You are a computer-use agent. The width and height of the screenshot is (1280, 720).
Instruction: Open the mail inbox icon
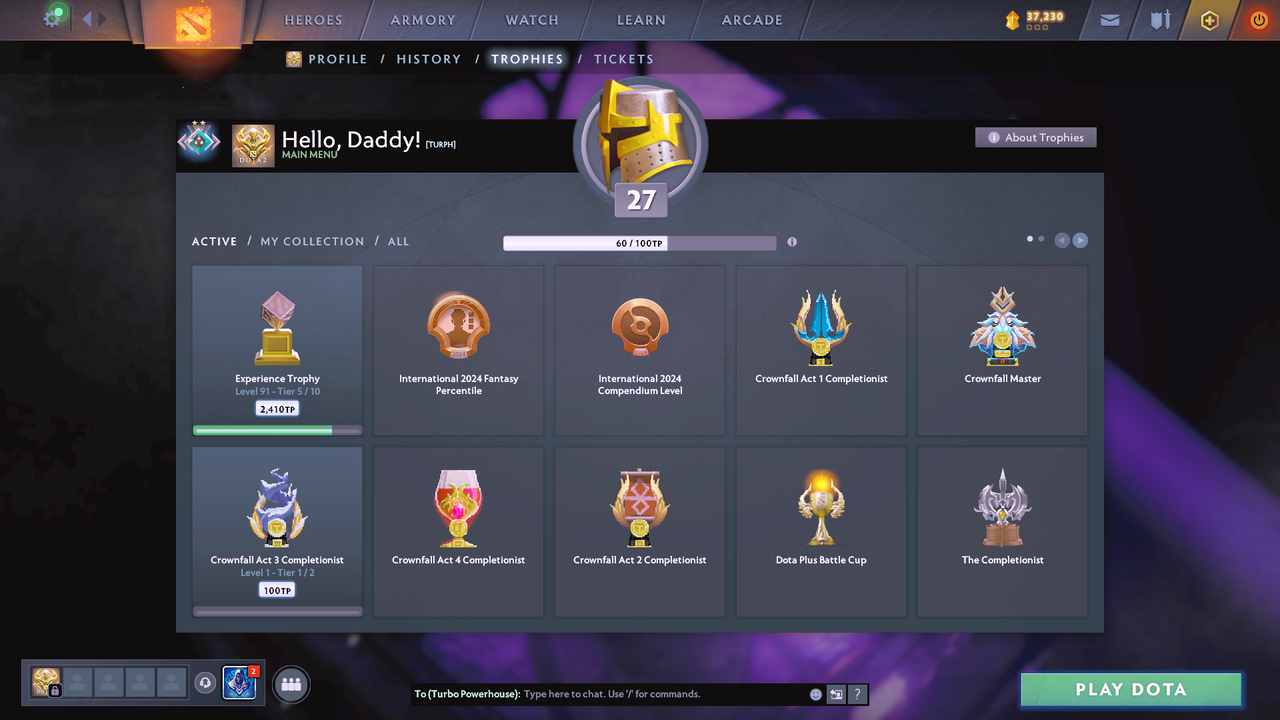point(1108,20)
